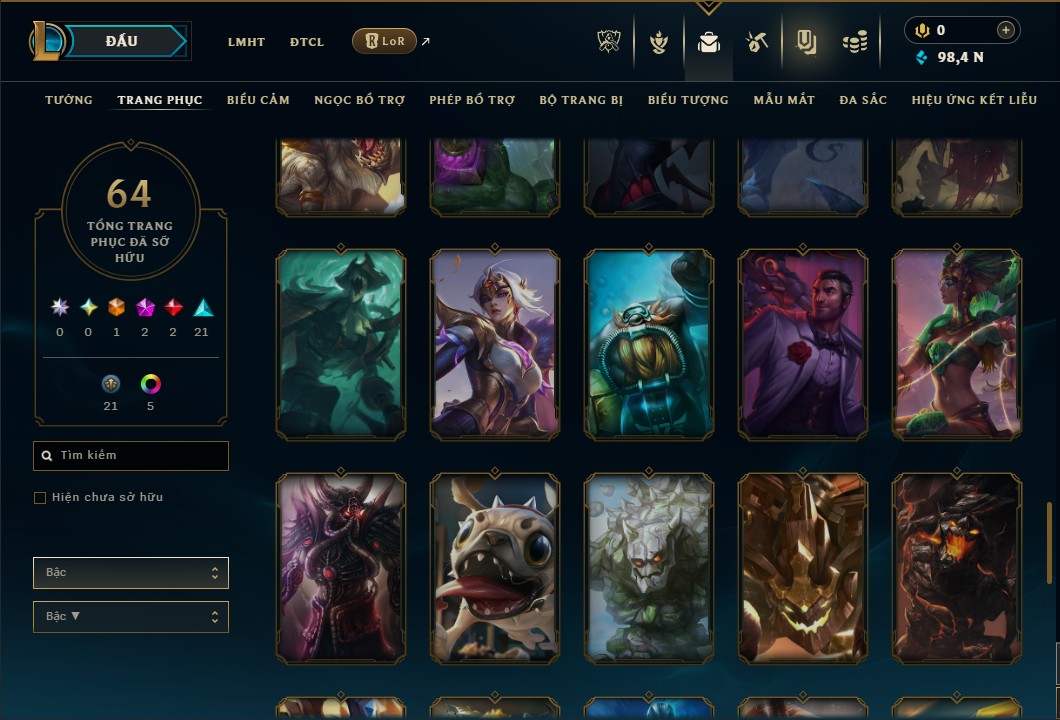1060x720 pixels.
Task: Click the Tìm kiếm search box
Action: 131,456
